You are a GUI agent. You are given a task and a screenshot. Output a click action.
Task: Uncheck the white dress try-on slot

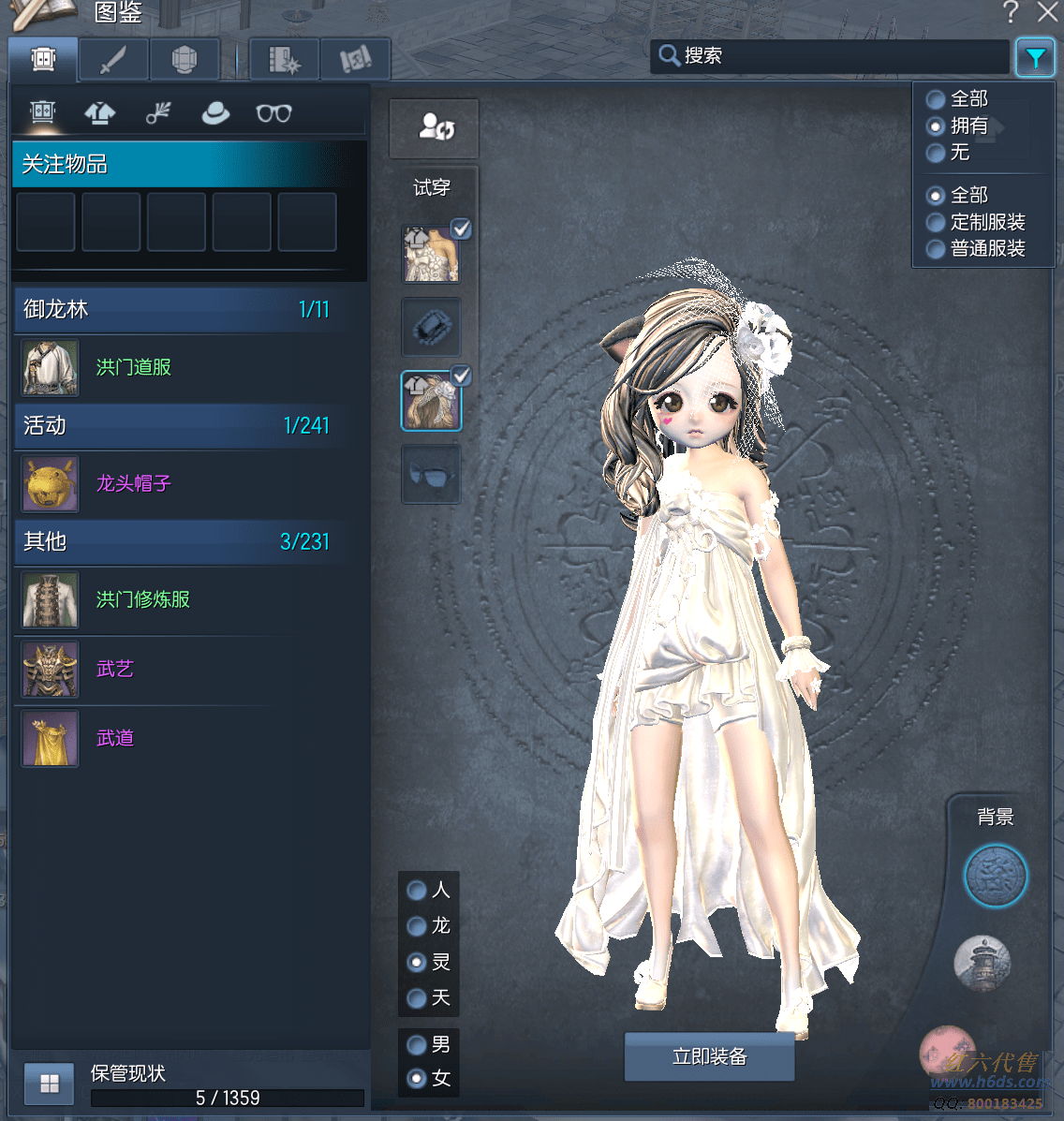pos(461,229)
